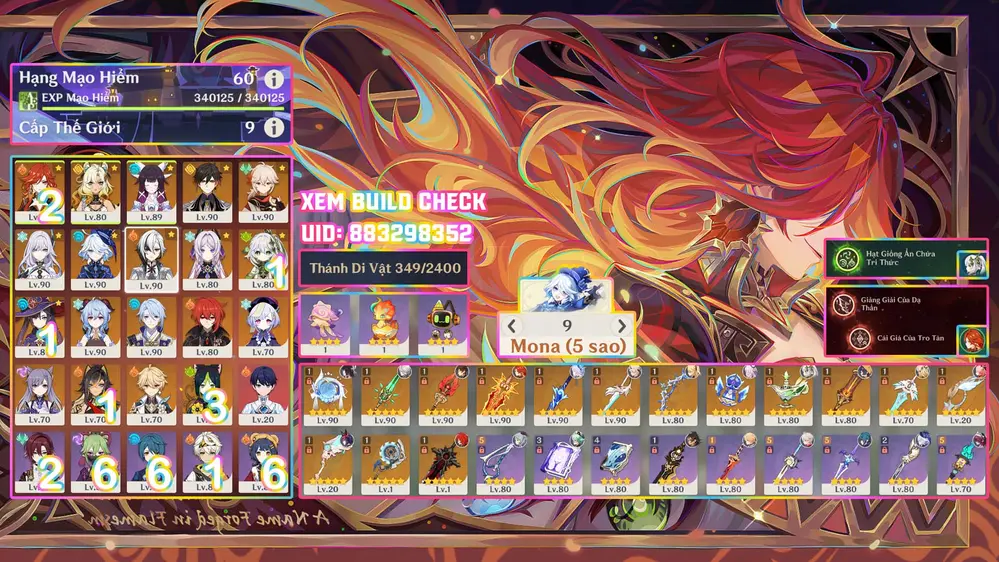Click the Thánh Di Vật 349/2400 box
Viewport: 999px width, 562px height.
(383, 267)
